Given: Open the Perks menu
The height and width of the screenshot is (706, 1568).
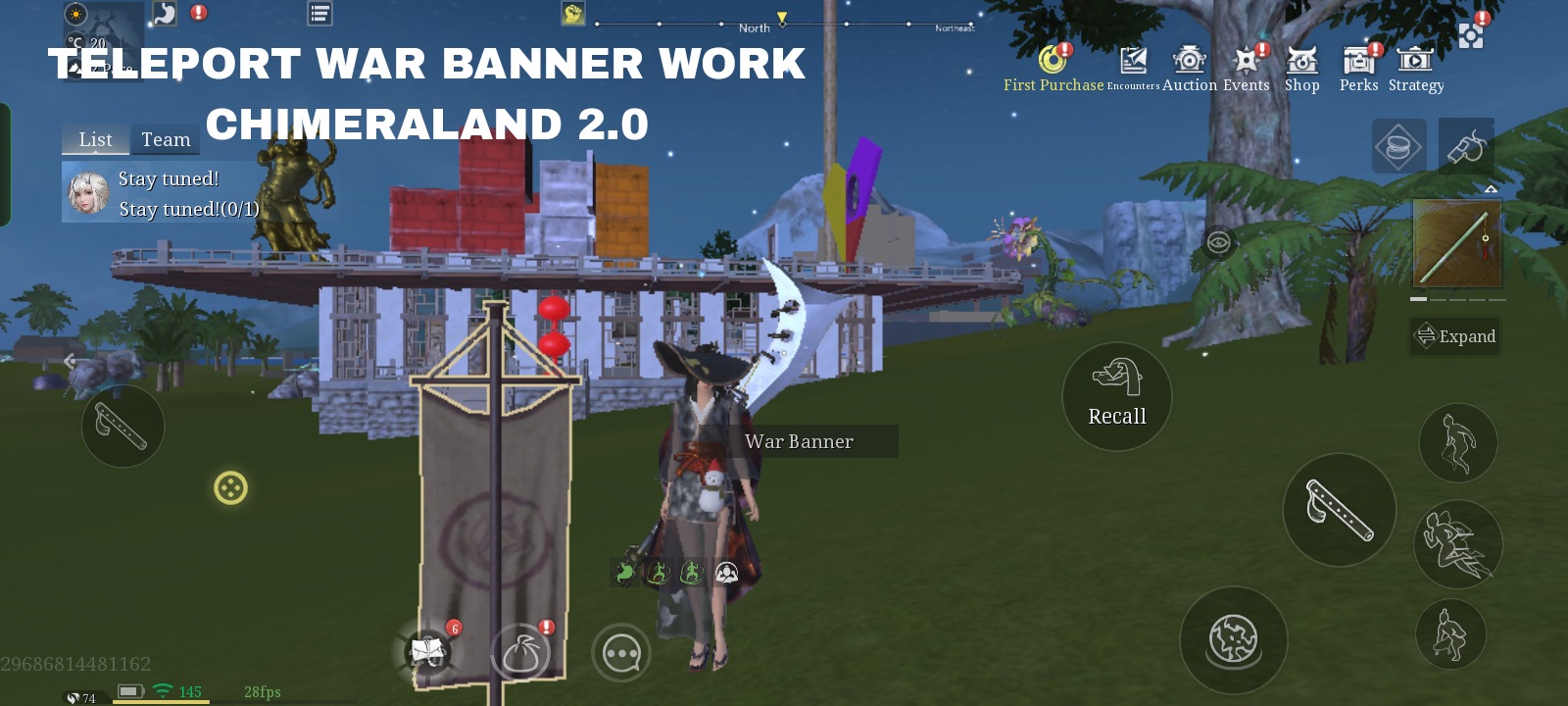Looking at the screenshot, I should (1358, 68).
